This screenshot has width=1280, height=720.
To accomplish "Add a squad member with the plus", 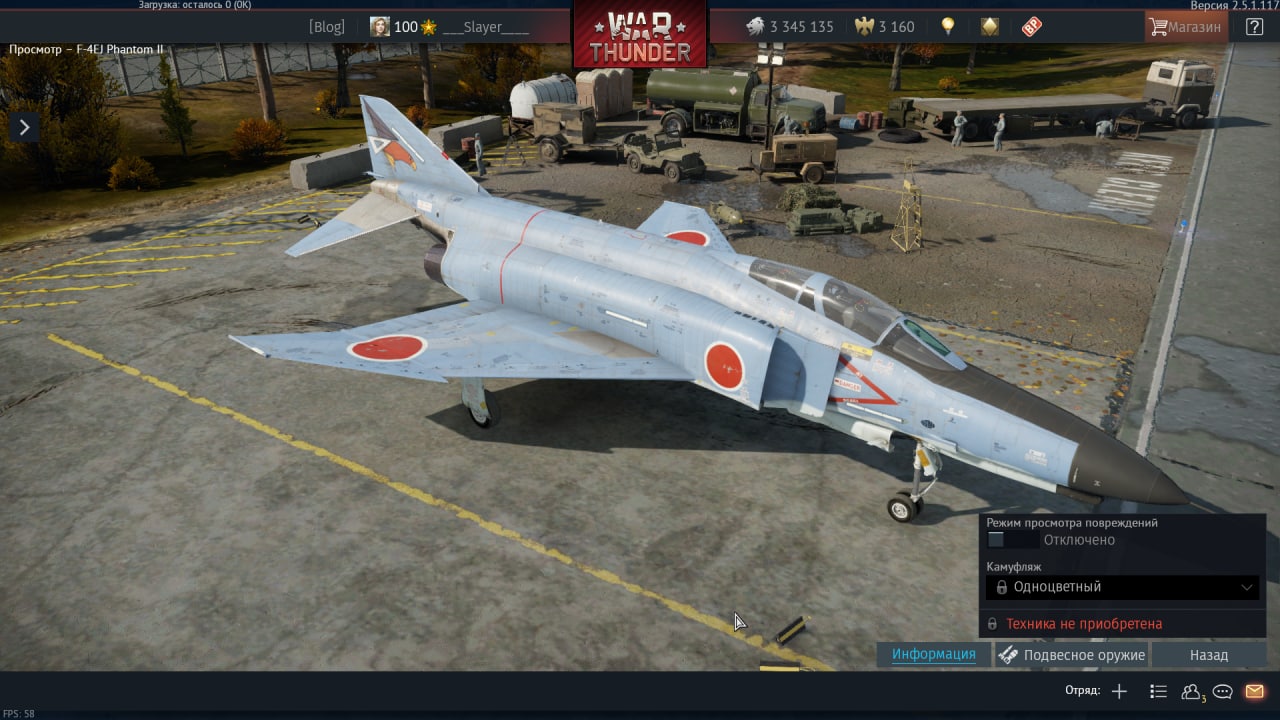I will 1119,691.
